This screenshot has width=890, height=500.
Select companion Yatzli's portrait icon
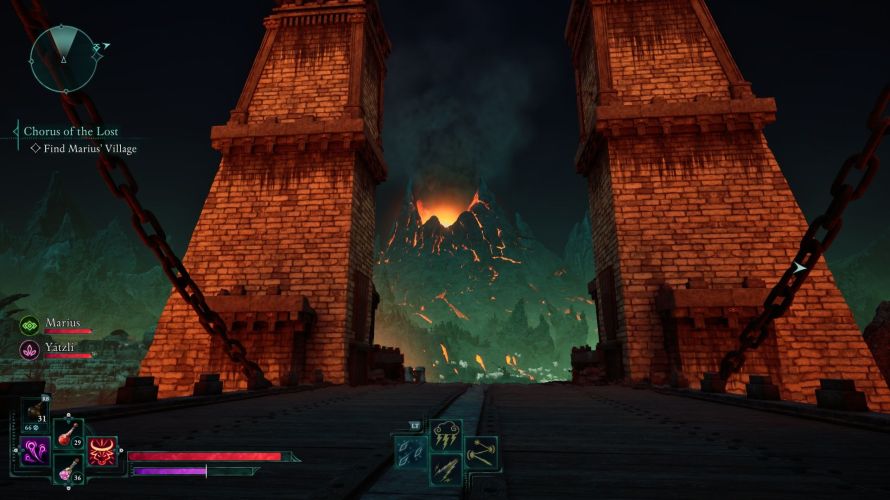[29, 349]
